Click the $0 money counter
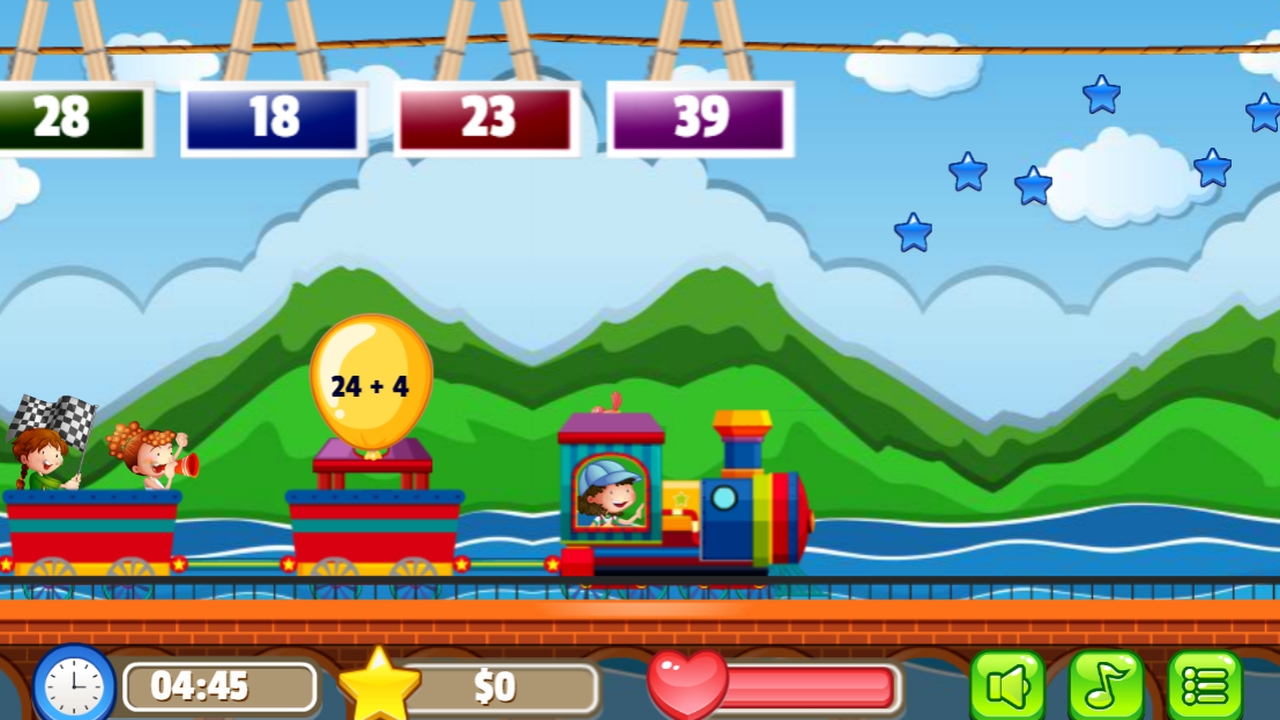This screenshot has width=1280, height=720. tap(497, 686)
